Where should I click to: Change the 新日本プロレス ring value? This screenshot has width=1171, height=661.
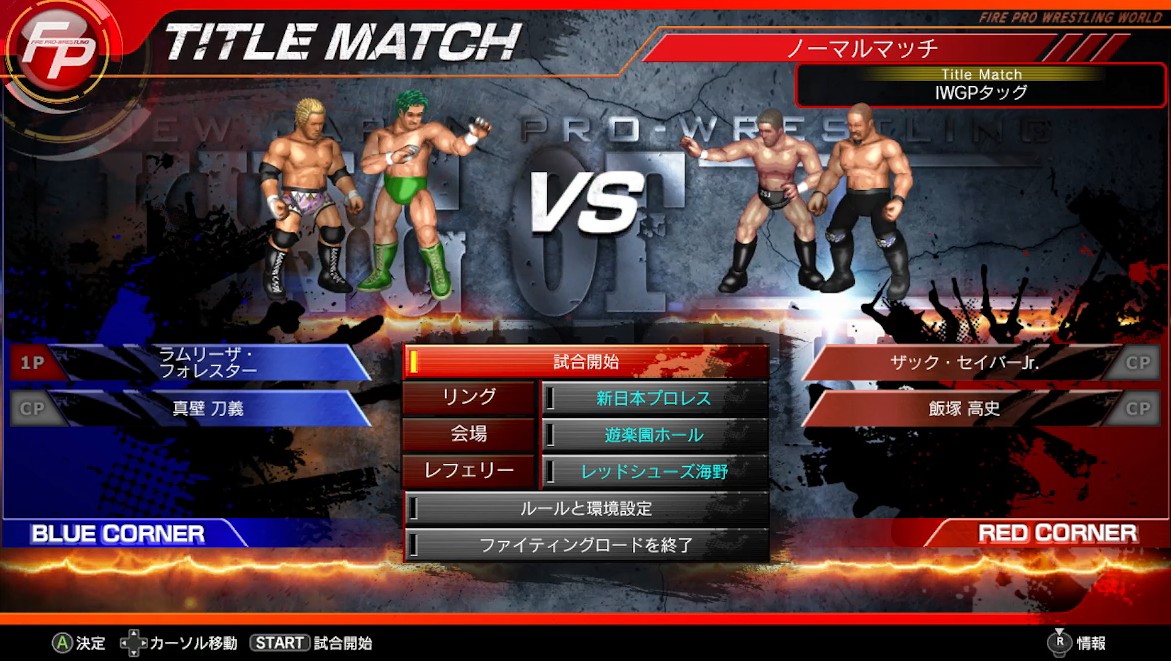click(654, 398)
